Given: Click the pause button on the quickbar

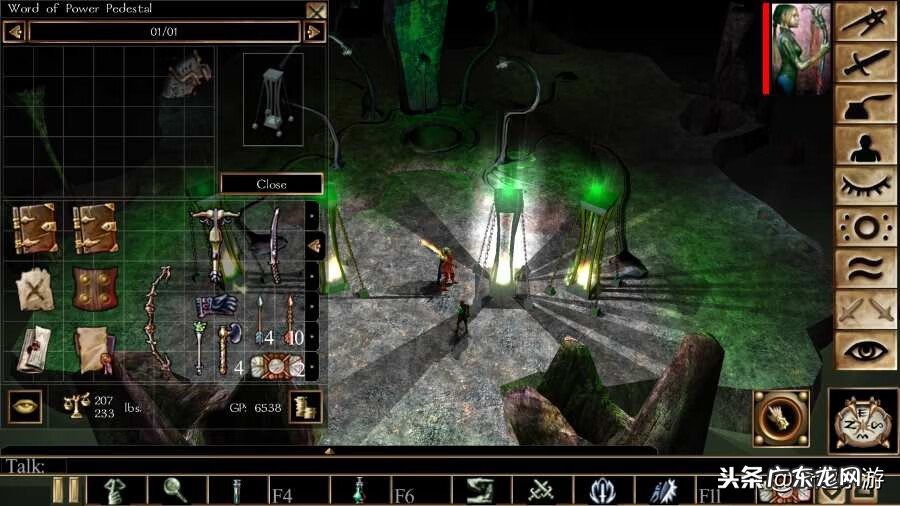Looking at the screenshot, I should coord(66,490).
